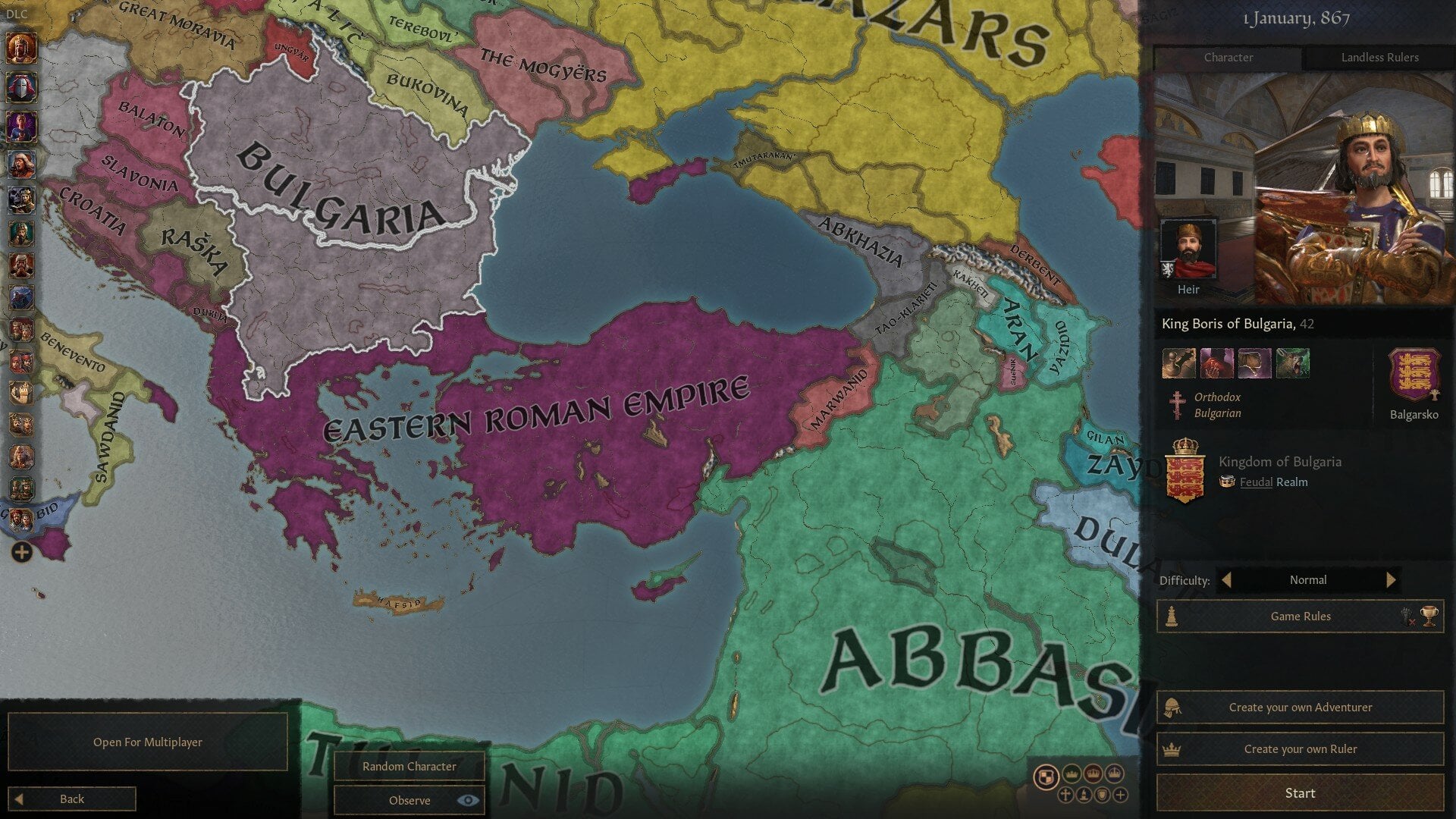The image size is (1456, 819).
Task: Open the Character tab
Action: click(x=1228, y=57)
